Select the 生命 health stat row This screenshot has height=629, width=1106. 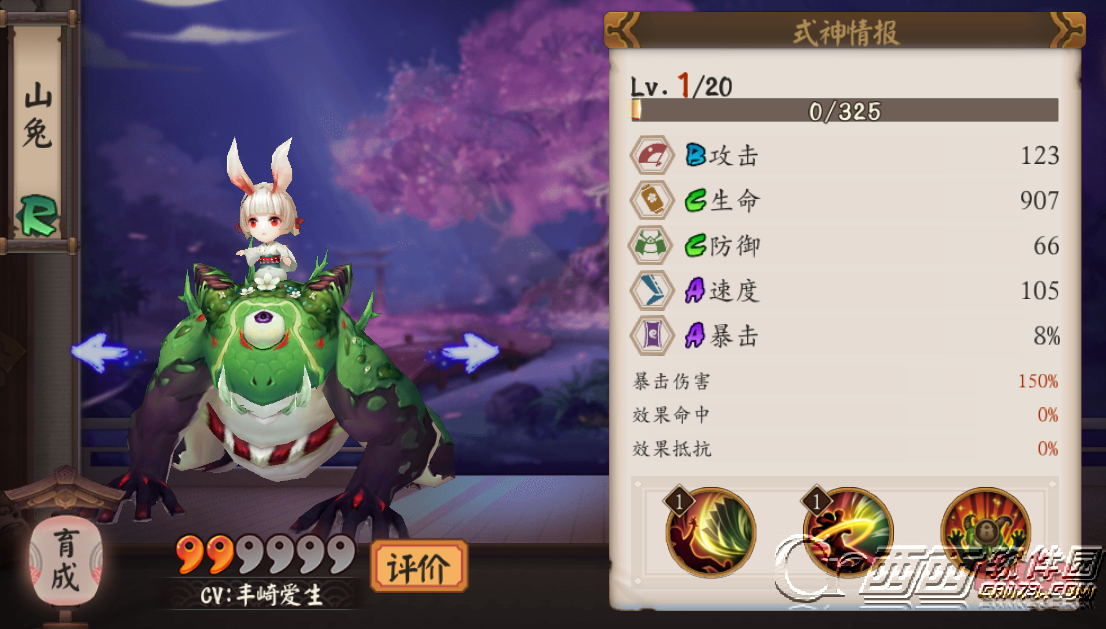pos(845,201)
